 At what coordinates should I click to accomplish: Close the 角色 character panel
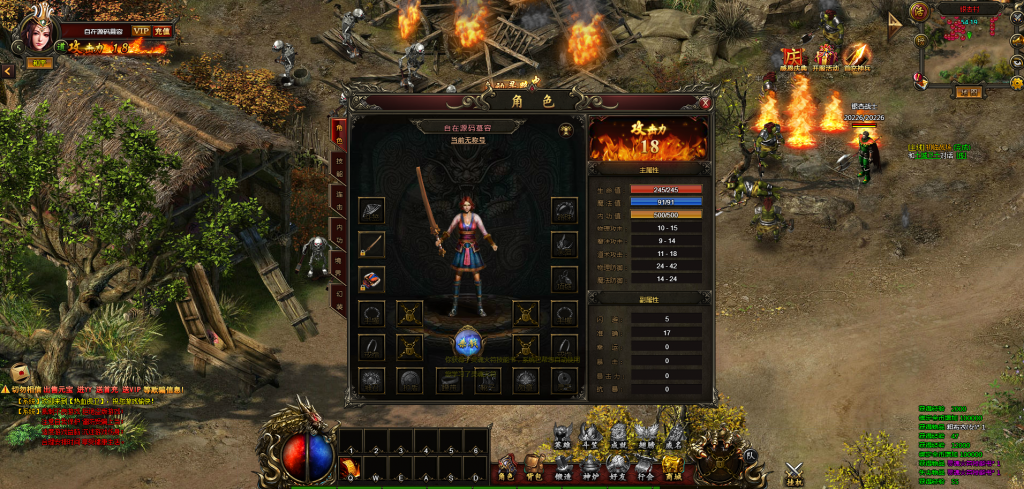[705, 102]
